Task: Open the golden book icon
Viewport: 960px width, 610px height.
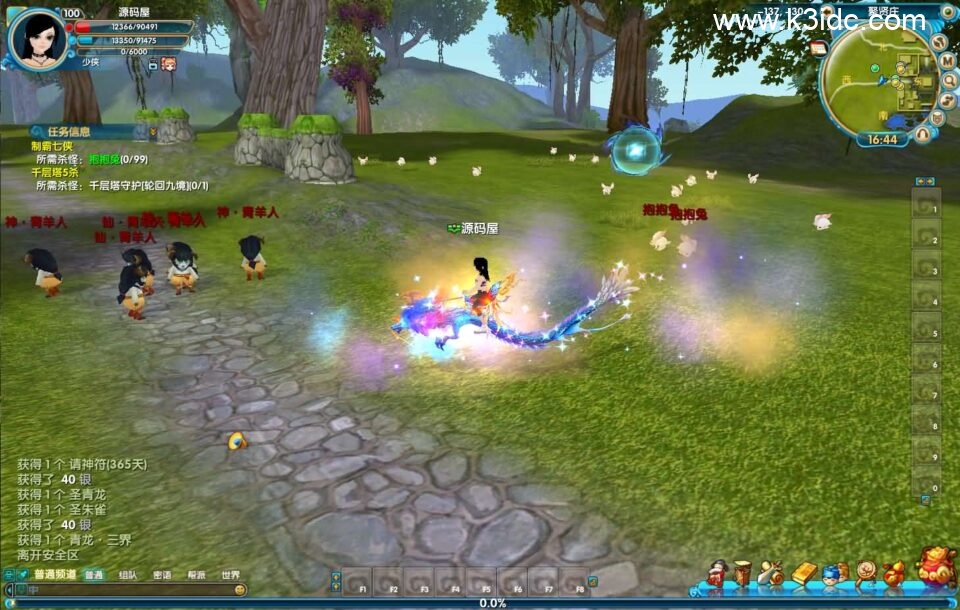Action: click(804, 573)
